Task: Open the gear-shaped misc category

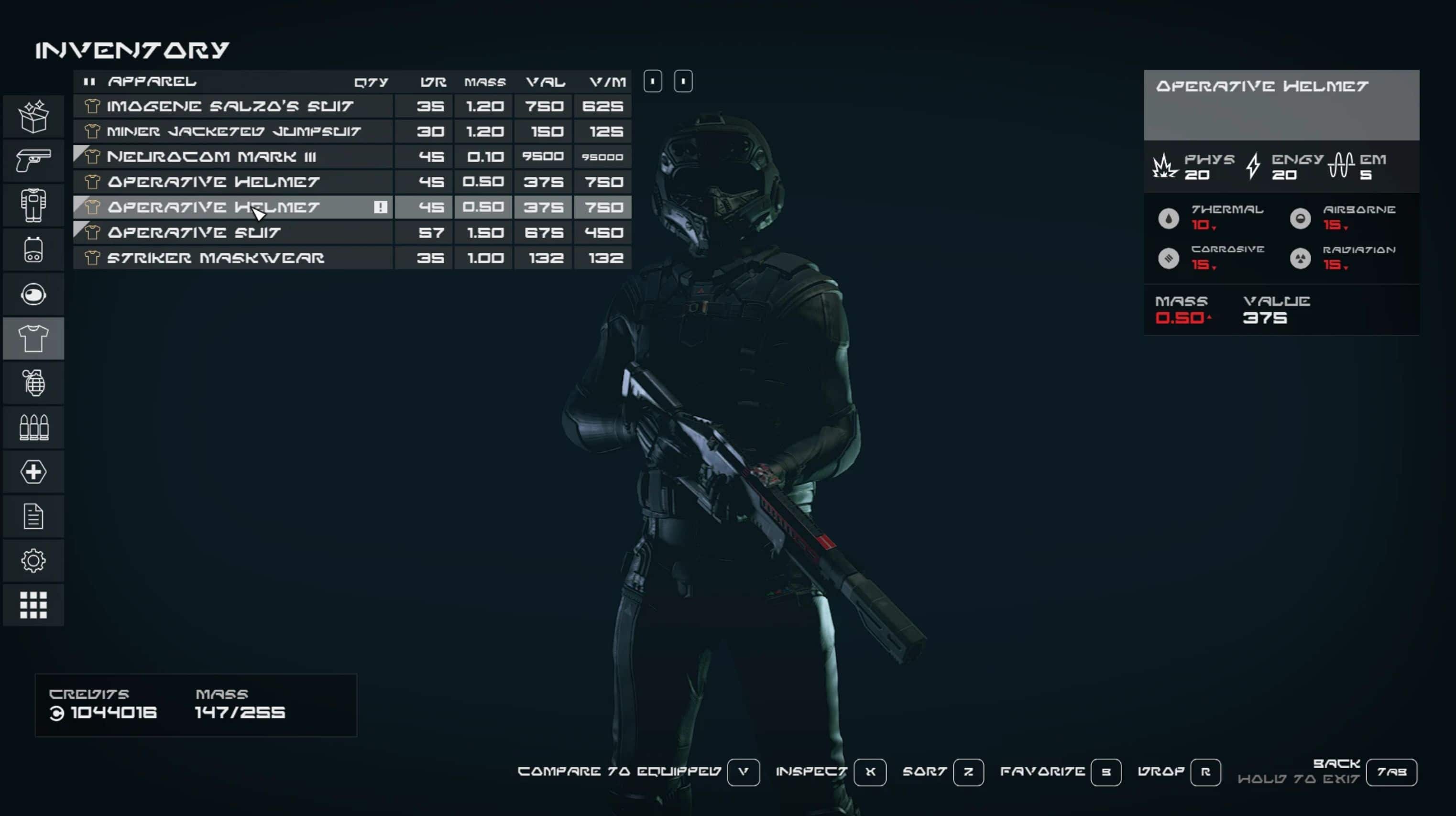Action: point(33,561)
